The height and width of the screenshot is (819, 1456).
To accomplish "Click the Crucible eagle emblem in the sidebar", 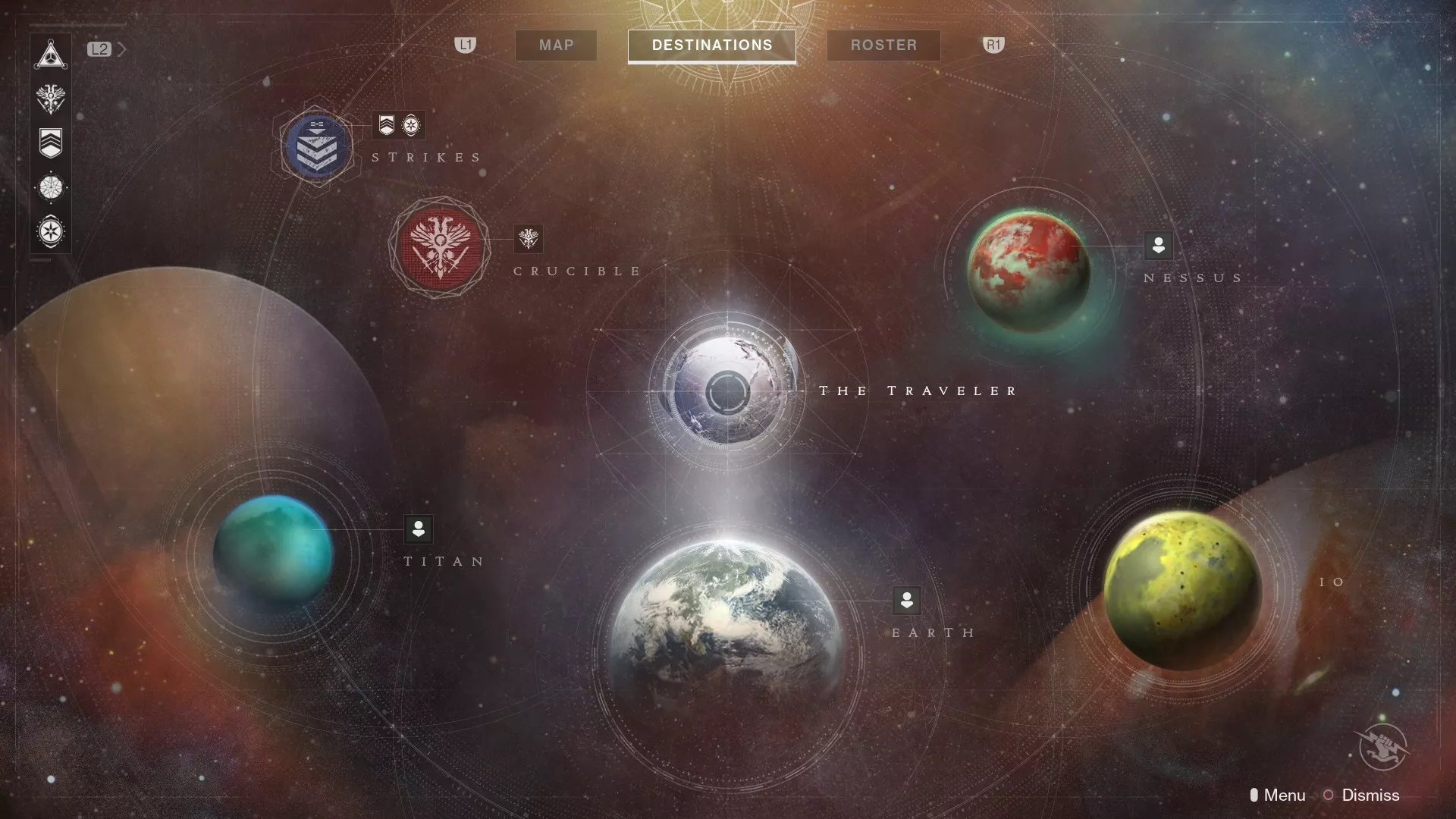I will (x=51, y=97).
